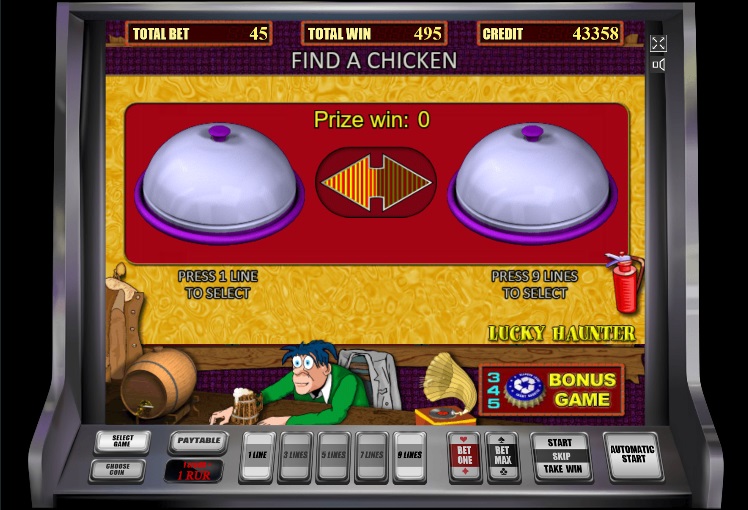Select the 3 Lines button
This screenshot has height=510, width=748.
coord(296,456)
